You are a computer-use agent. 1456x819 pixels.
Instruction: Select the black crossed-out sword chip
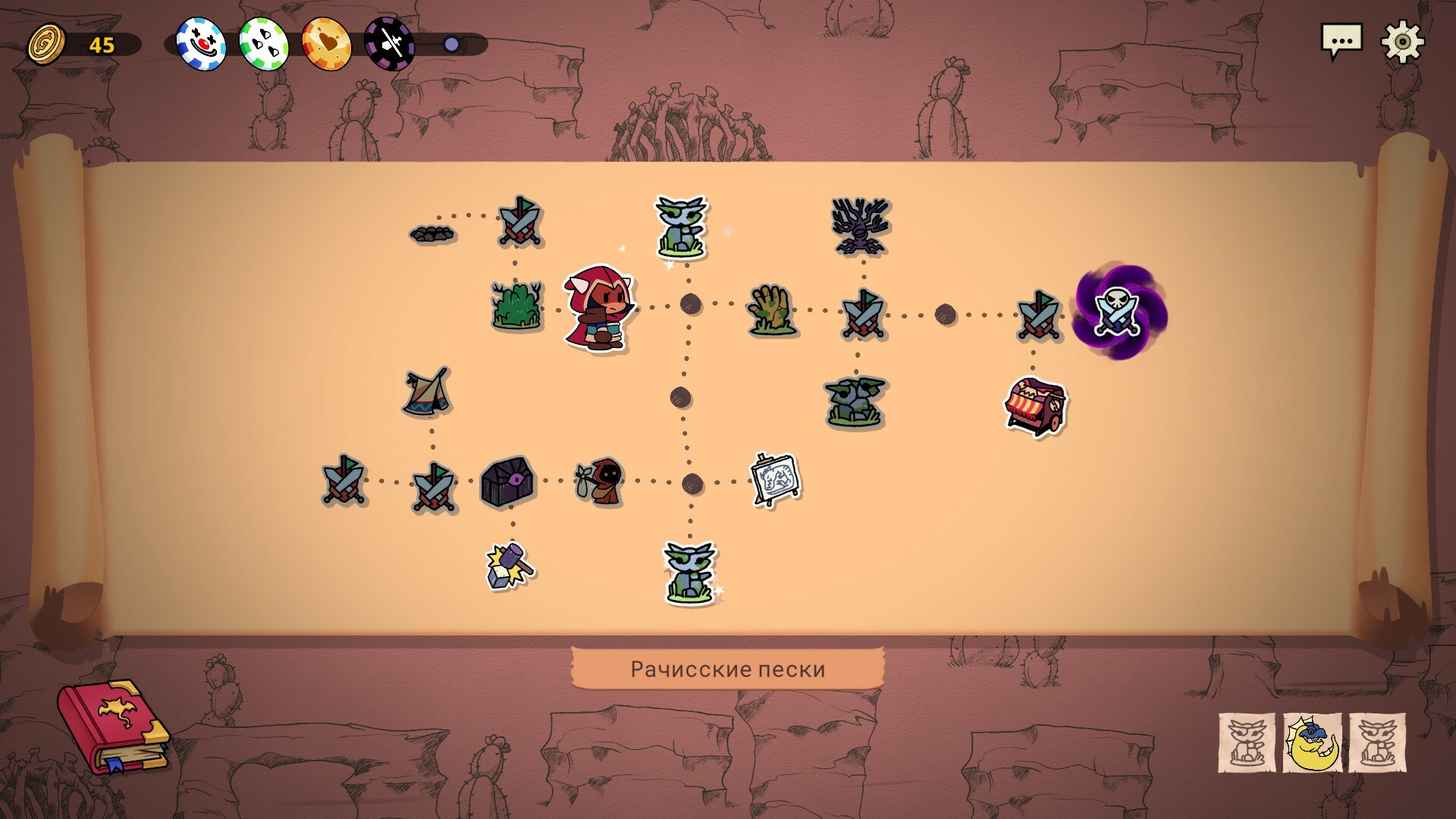(x=389, y=44)
